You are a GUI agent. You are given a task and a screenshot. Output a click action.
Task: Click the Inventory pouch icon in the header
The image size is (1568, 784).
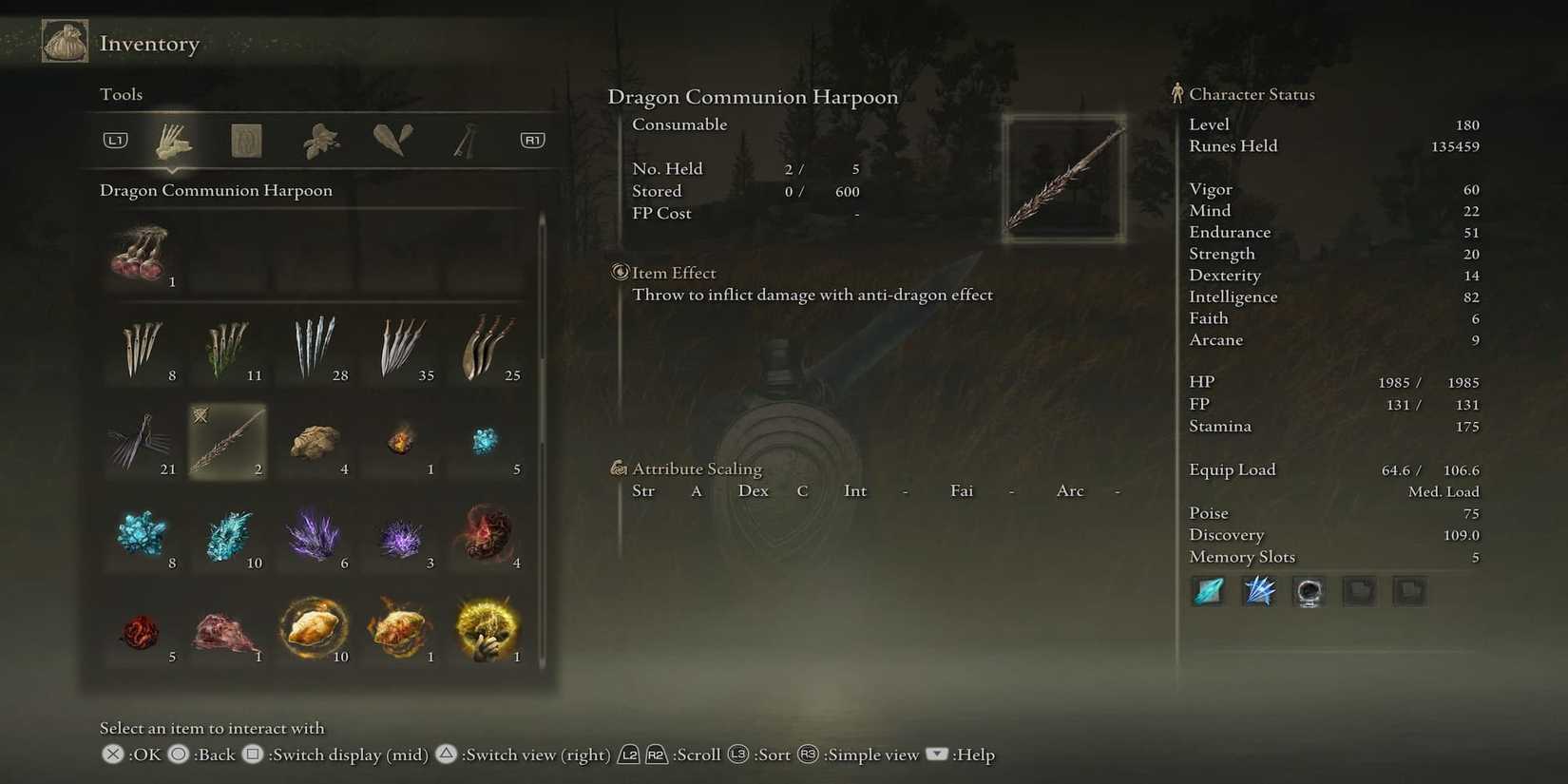pyautogui.click(x=64, y=41)
